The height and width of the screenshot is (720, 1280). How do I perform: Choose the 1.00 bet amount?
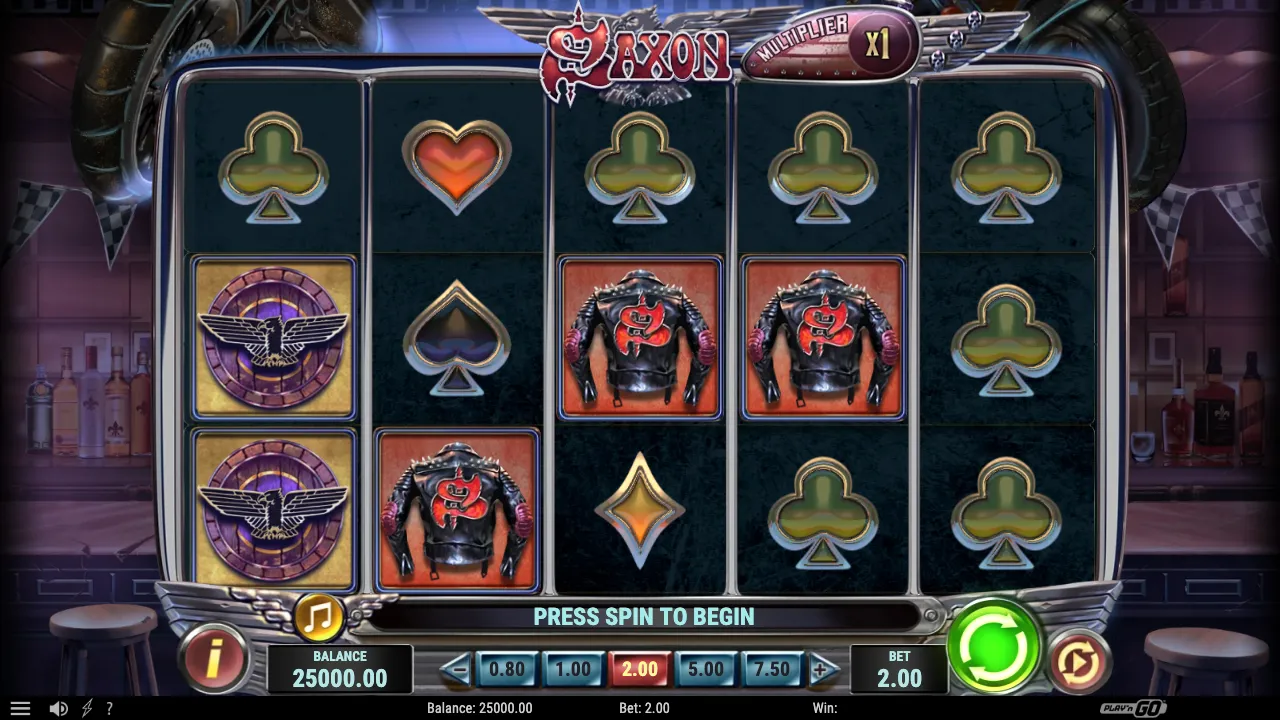click(573, 669)
